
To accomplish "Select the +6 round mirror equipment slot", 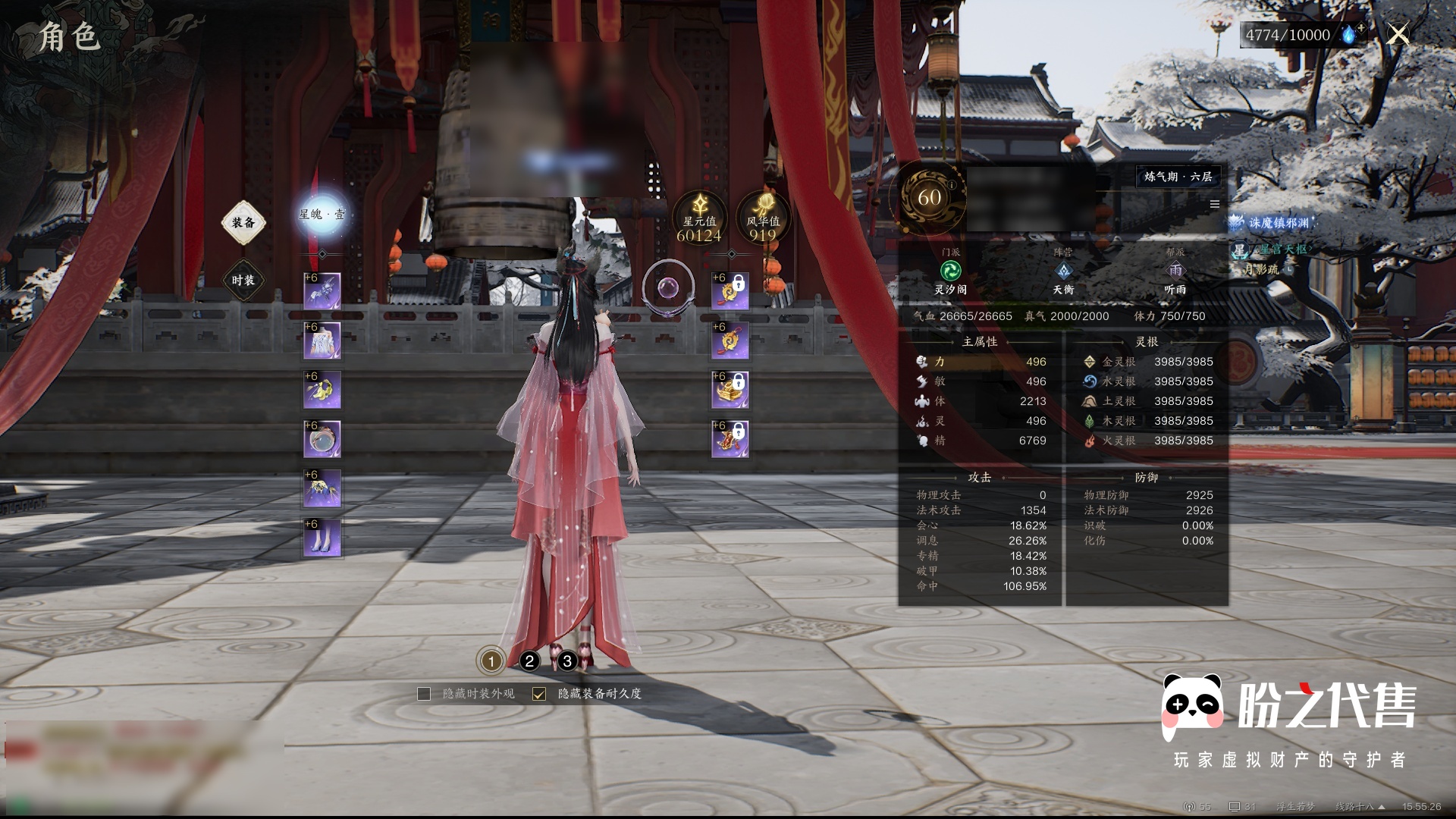I will [322, 440].
